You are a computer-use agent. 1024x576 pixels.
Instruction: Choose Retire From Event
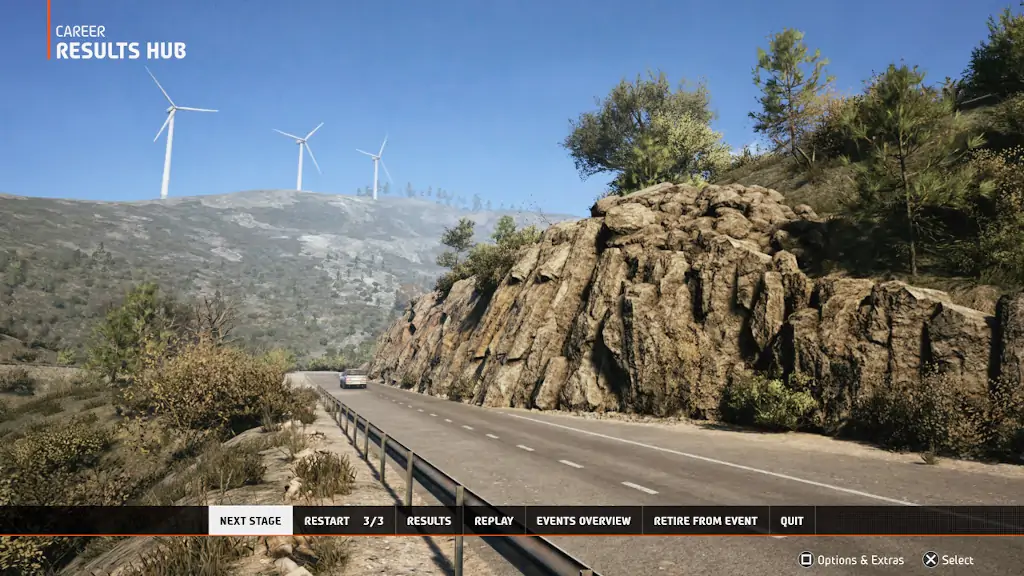(x=705, y=520)
